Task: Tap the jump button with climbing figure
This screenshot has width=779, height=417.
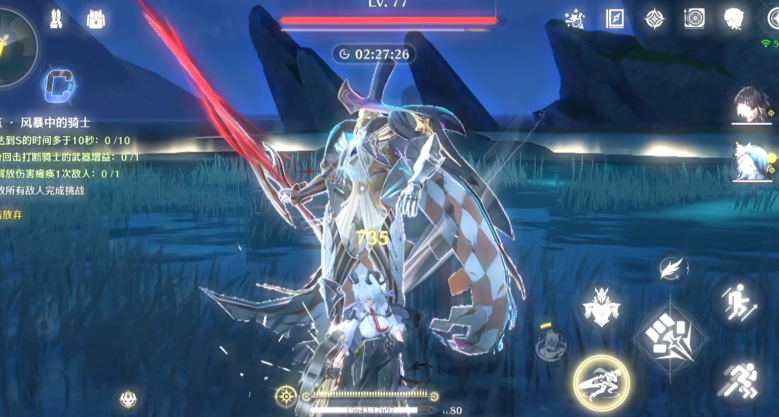Action: pyautogui.click(x=739, y=301)
